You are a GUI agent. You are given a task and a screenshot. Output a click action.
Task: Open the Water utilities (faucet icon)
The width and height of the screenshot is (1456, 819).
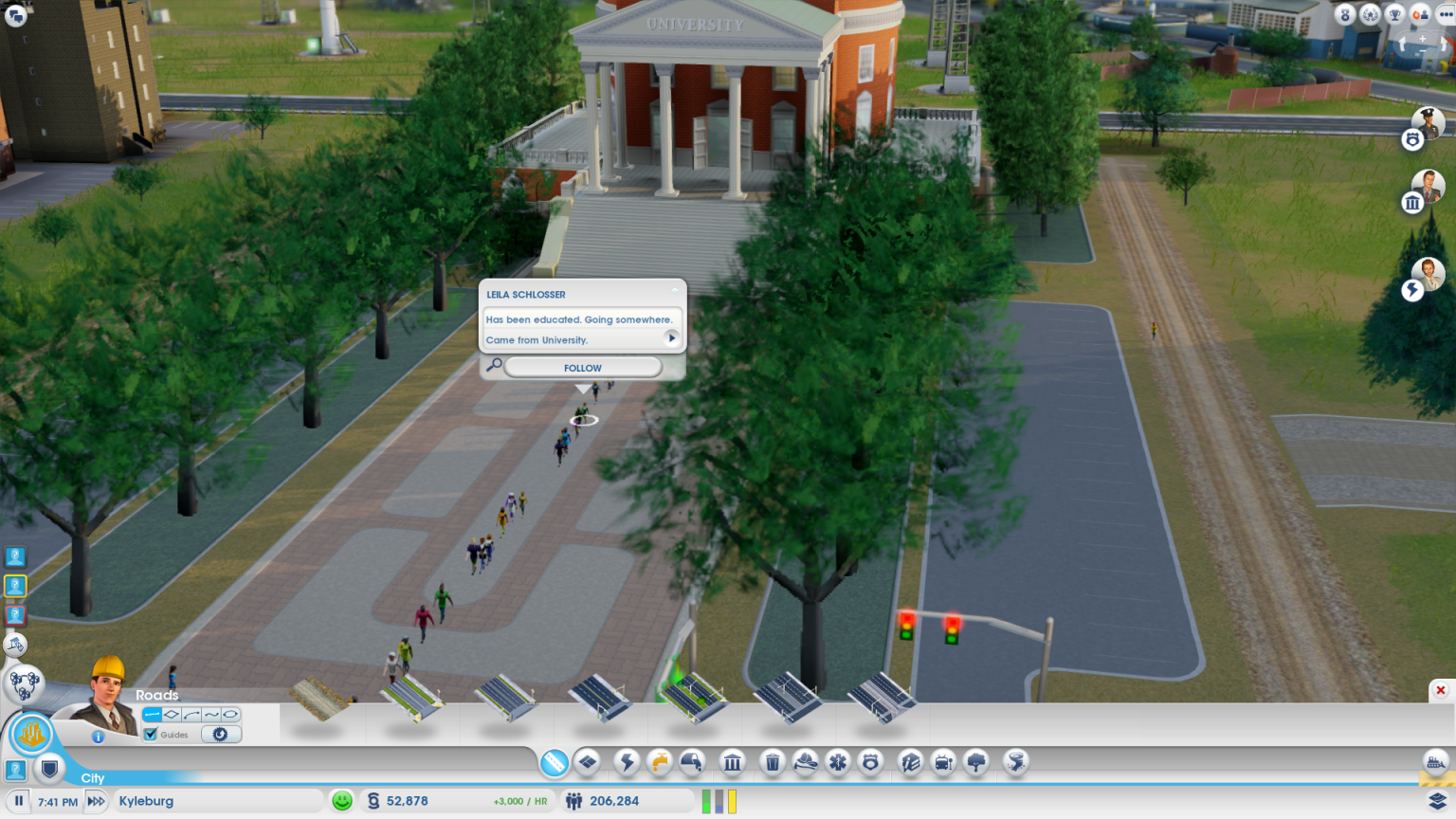click(x=661, y=762)
